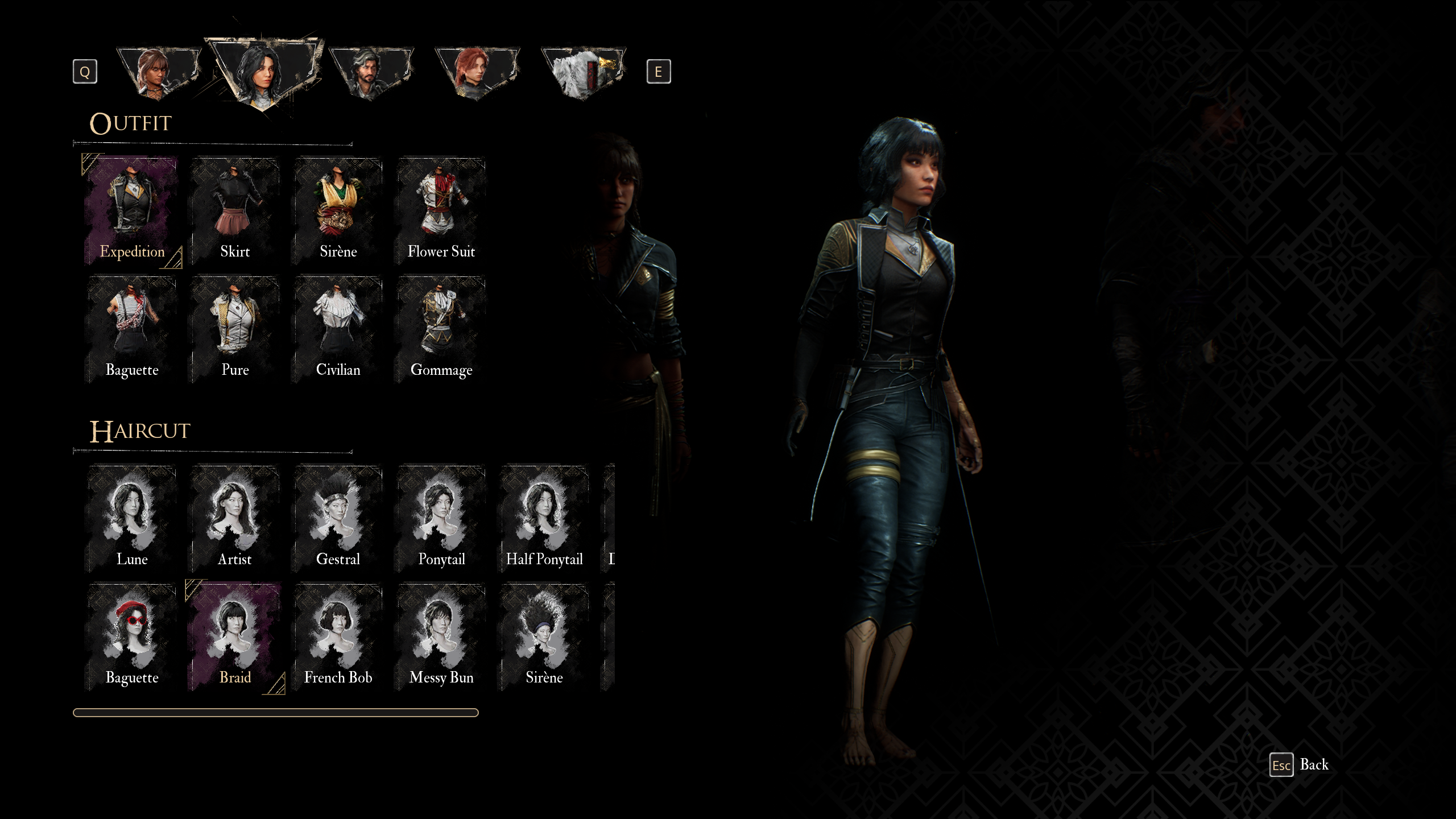Pick the Flower Suit outfit
The image size is (1456, 819).
coord(441,210)
